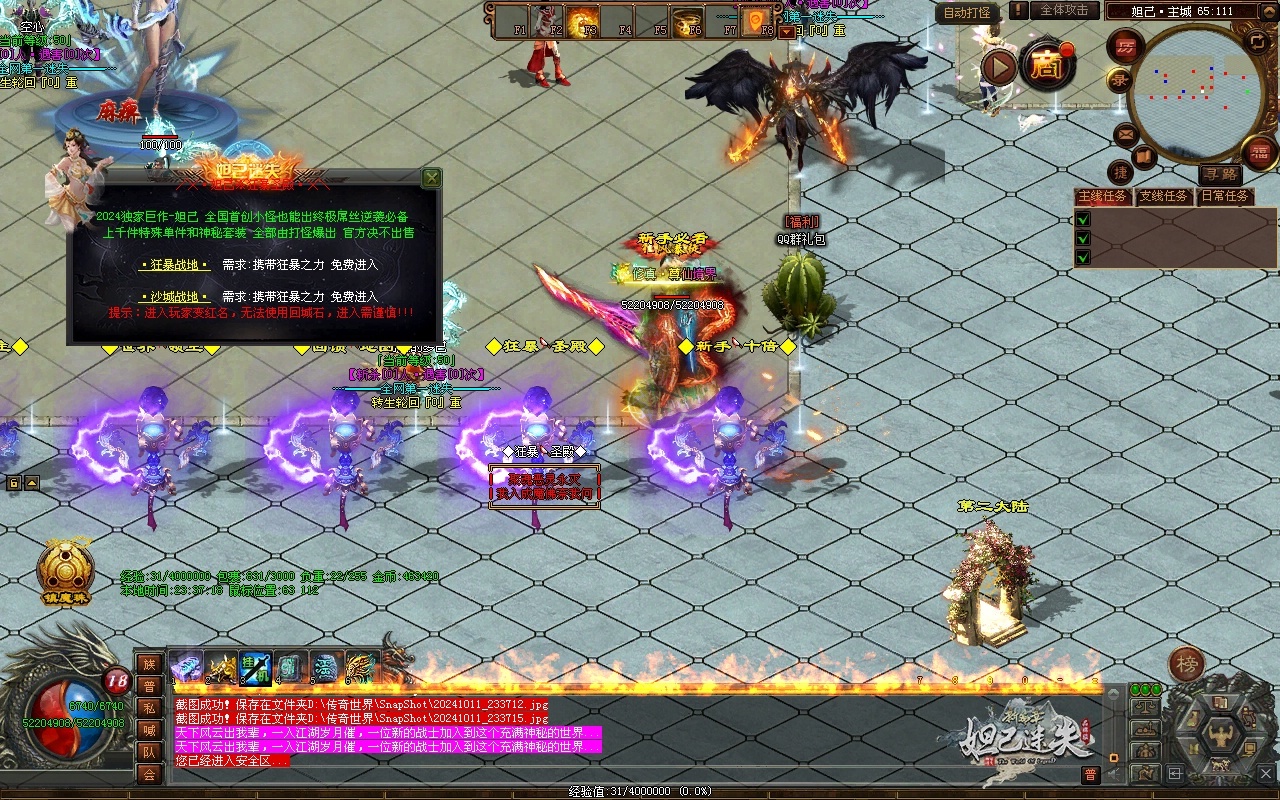1280x800 pixels.
Task: Activate the 寻路 pathfinding button
Action: [1219, 175]
